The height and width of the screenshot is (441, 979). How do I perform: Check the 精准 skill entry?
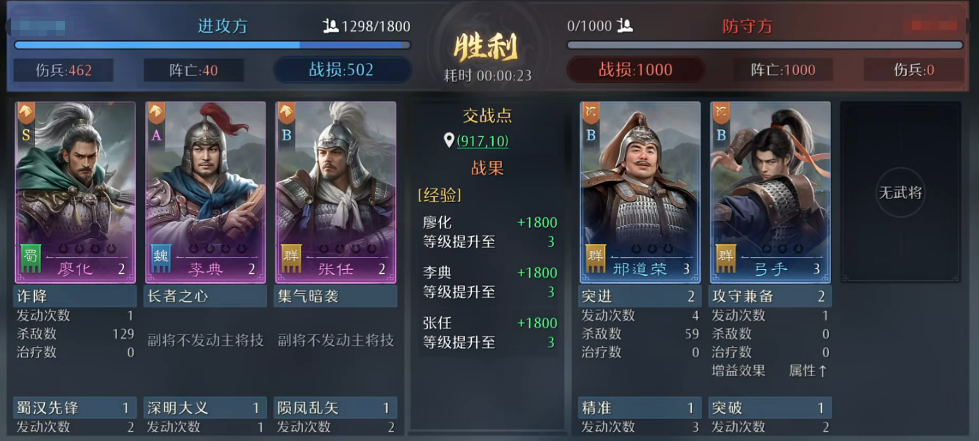[640, 408]
